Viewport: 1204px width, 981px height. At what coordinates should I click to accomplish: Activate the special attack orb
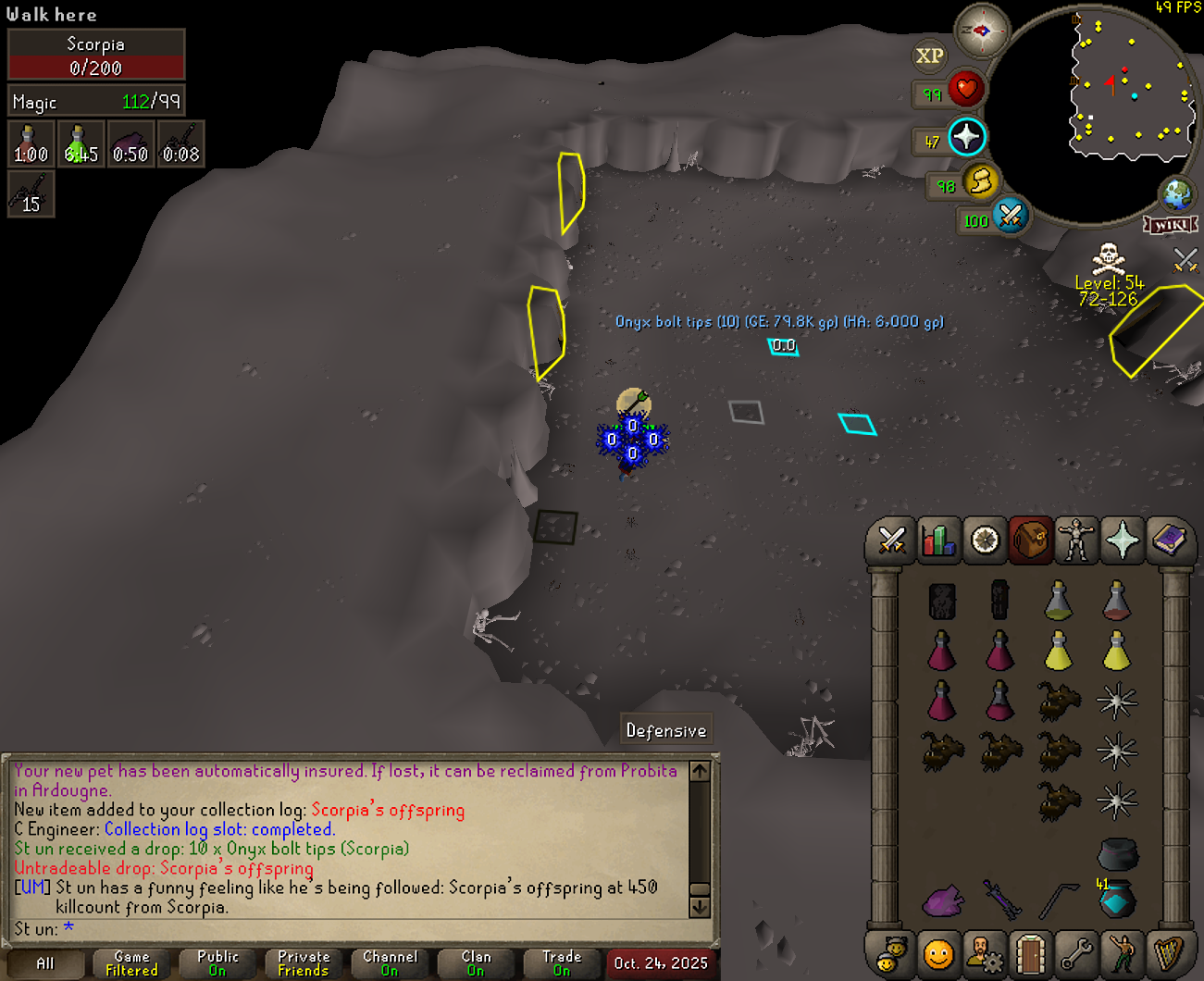1010,217
